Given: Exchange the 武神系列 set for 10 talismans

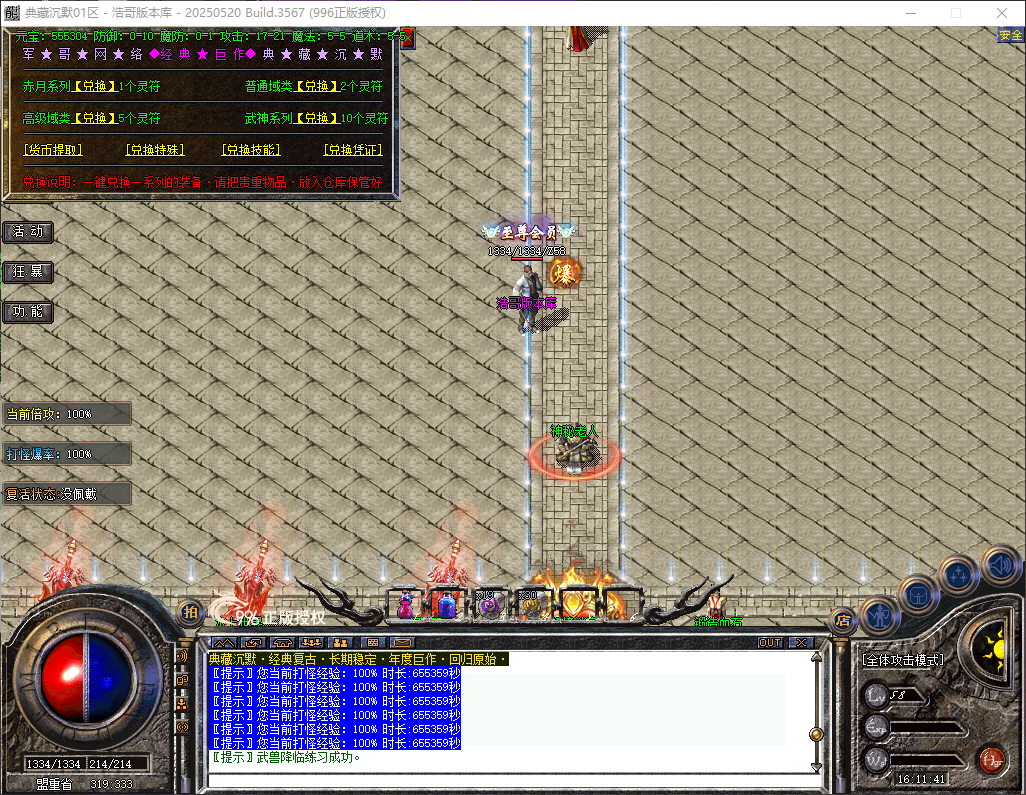Looking at the screenshot, I should tap(318, 118).
